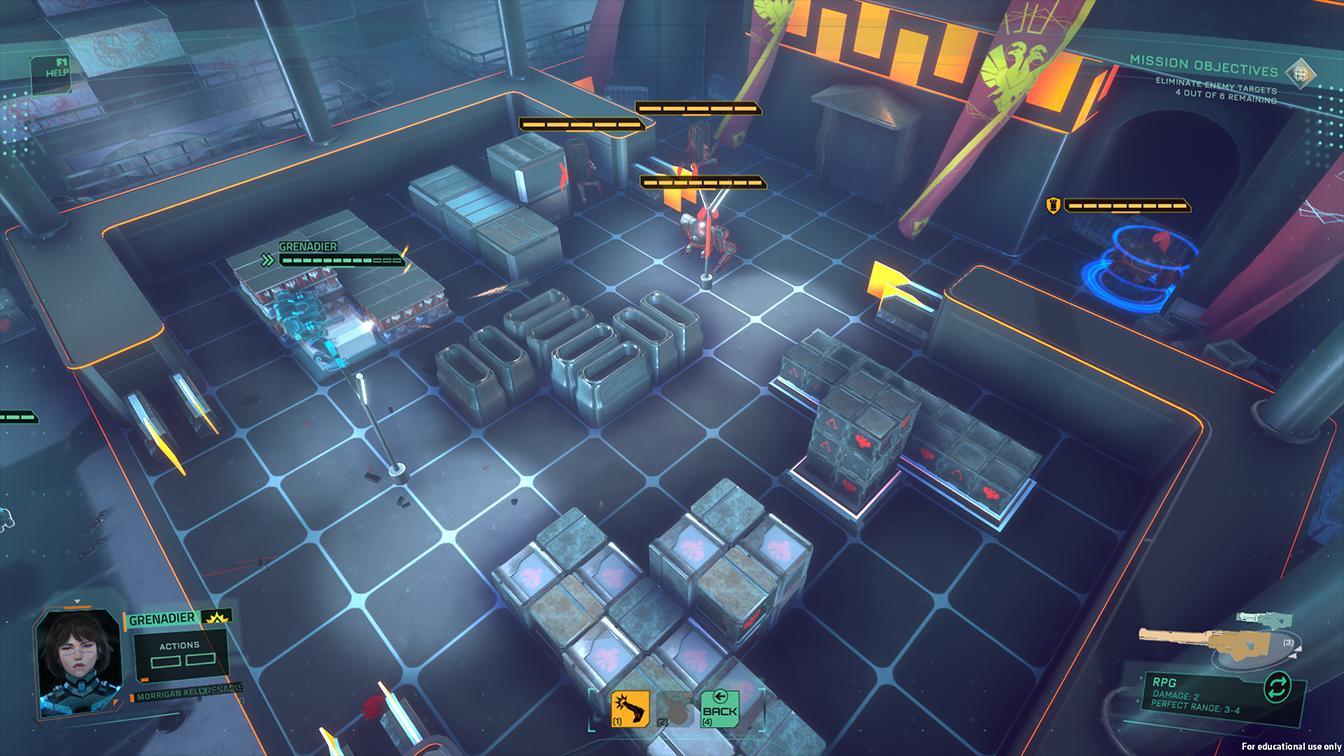Expand the Grenadier portrait panel chevron
The width and height of the screenshot is (1344, 756).
tap(76, 601)
